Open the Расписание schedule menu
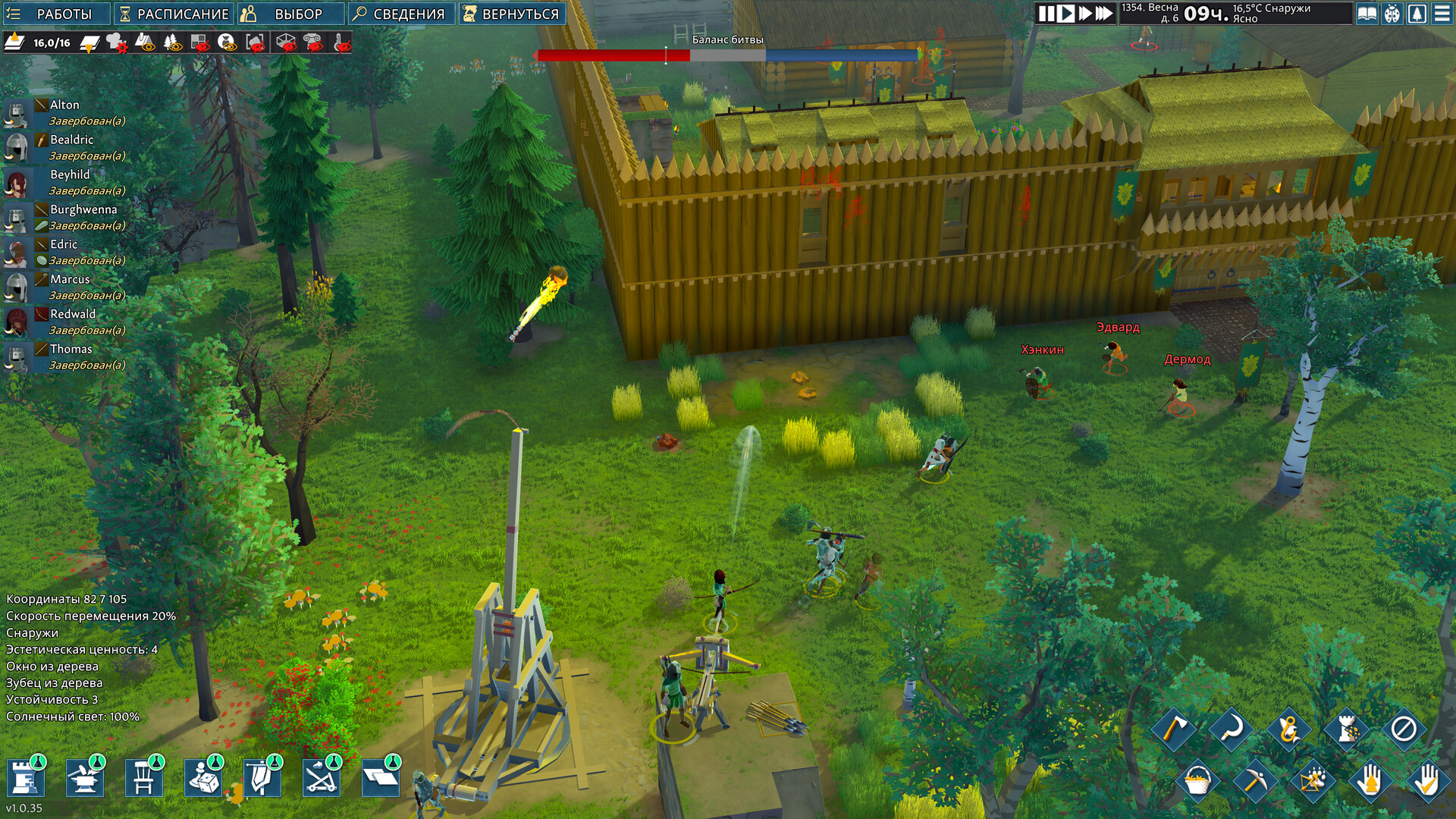Viewport: 1456px width, 819px height. click(x=174, y=14)
